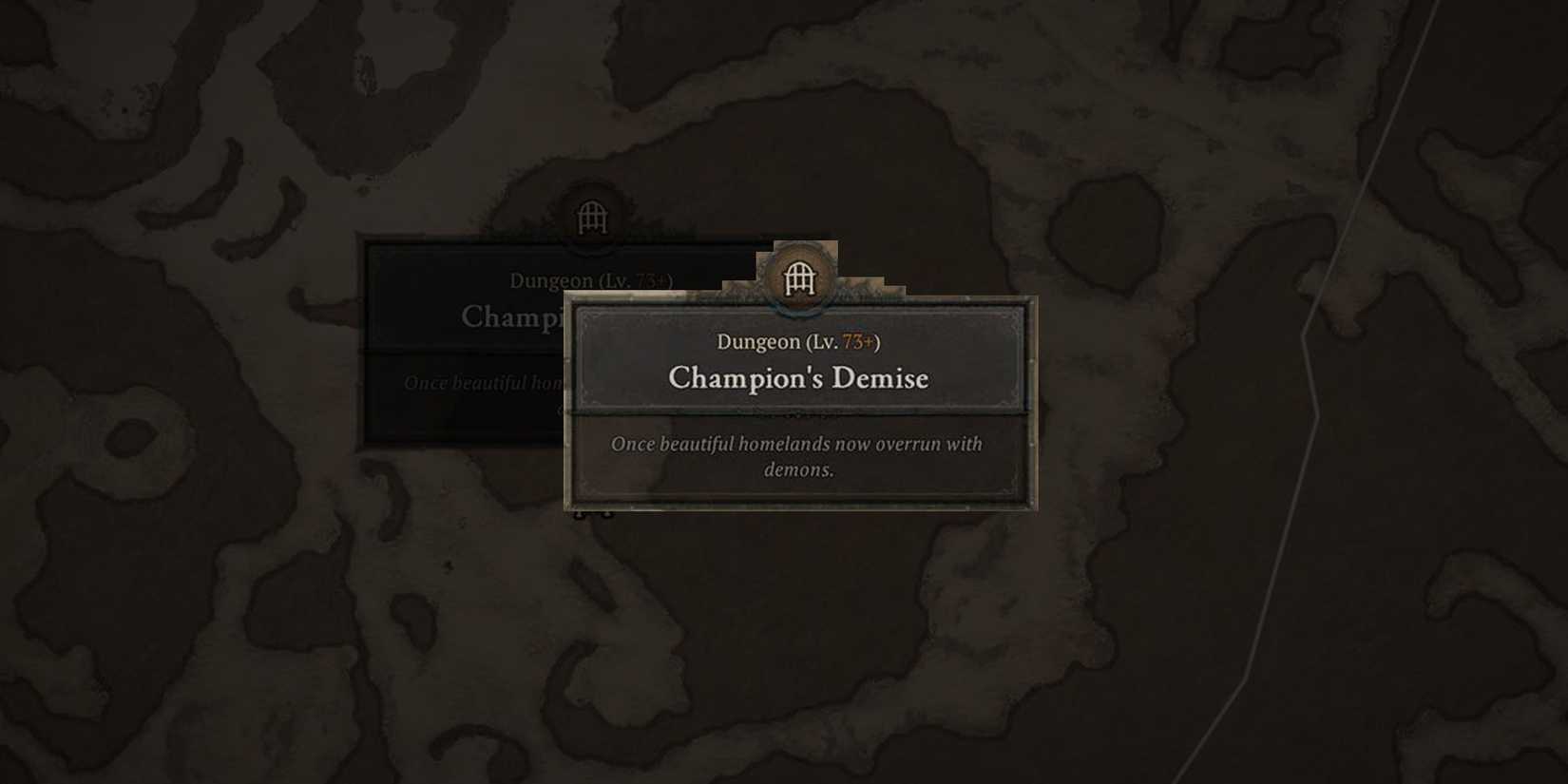Click the dimmed duplicate tooltip behind
Image resolution: width=1568 pixels, height=784 pixels.
(456, 333)
